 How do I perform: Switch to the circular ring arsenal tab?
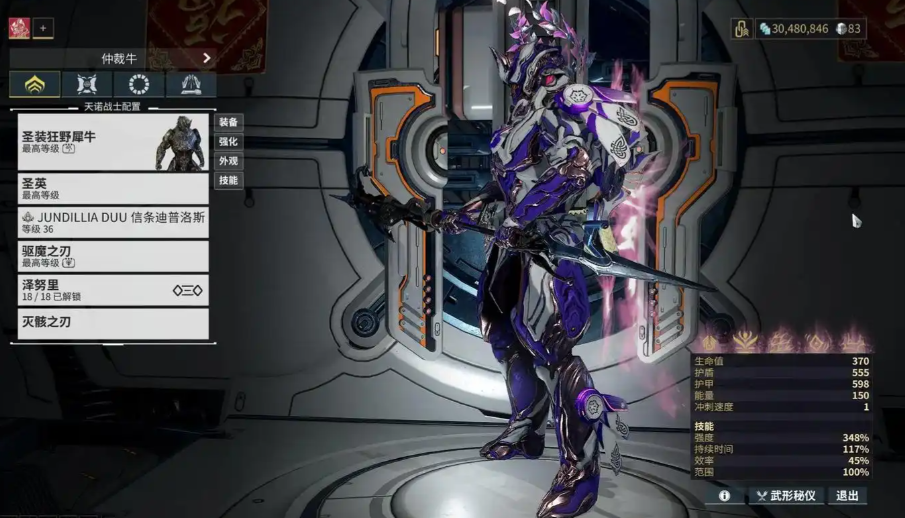click(139, 85)
